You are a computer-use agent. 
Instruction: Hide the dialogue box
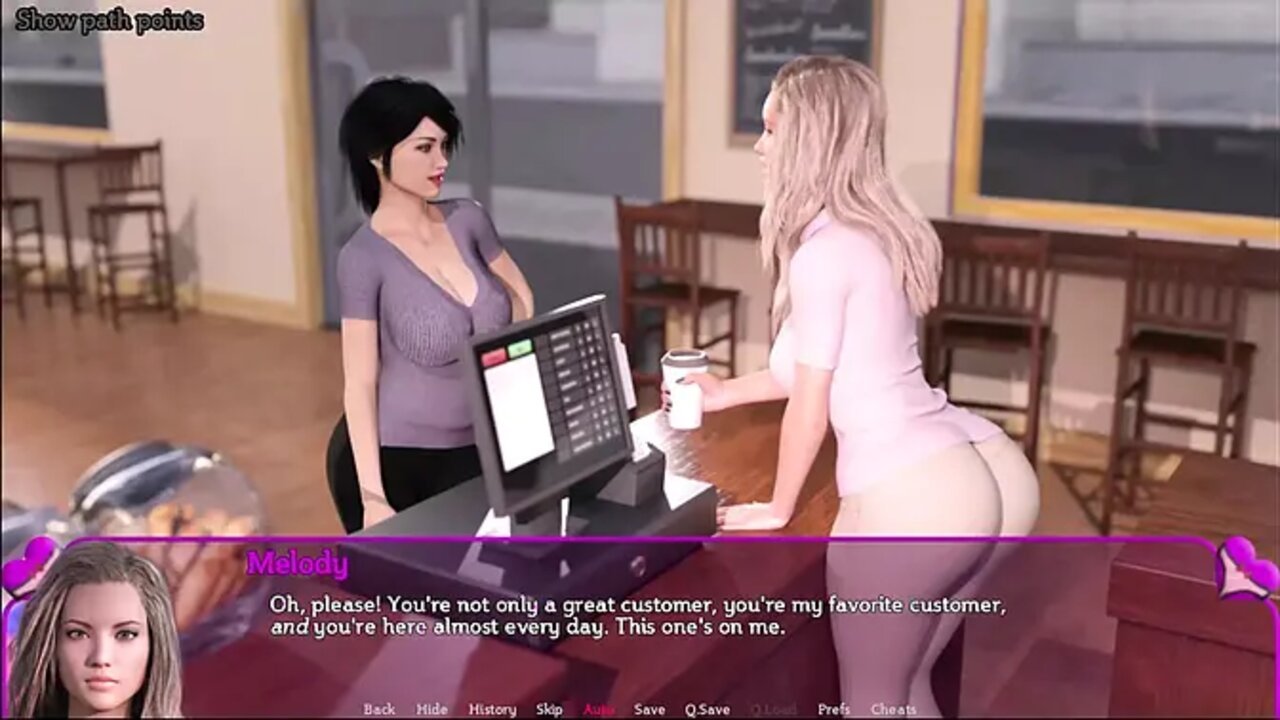point(432,709)
